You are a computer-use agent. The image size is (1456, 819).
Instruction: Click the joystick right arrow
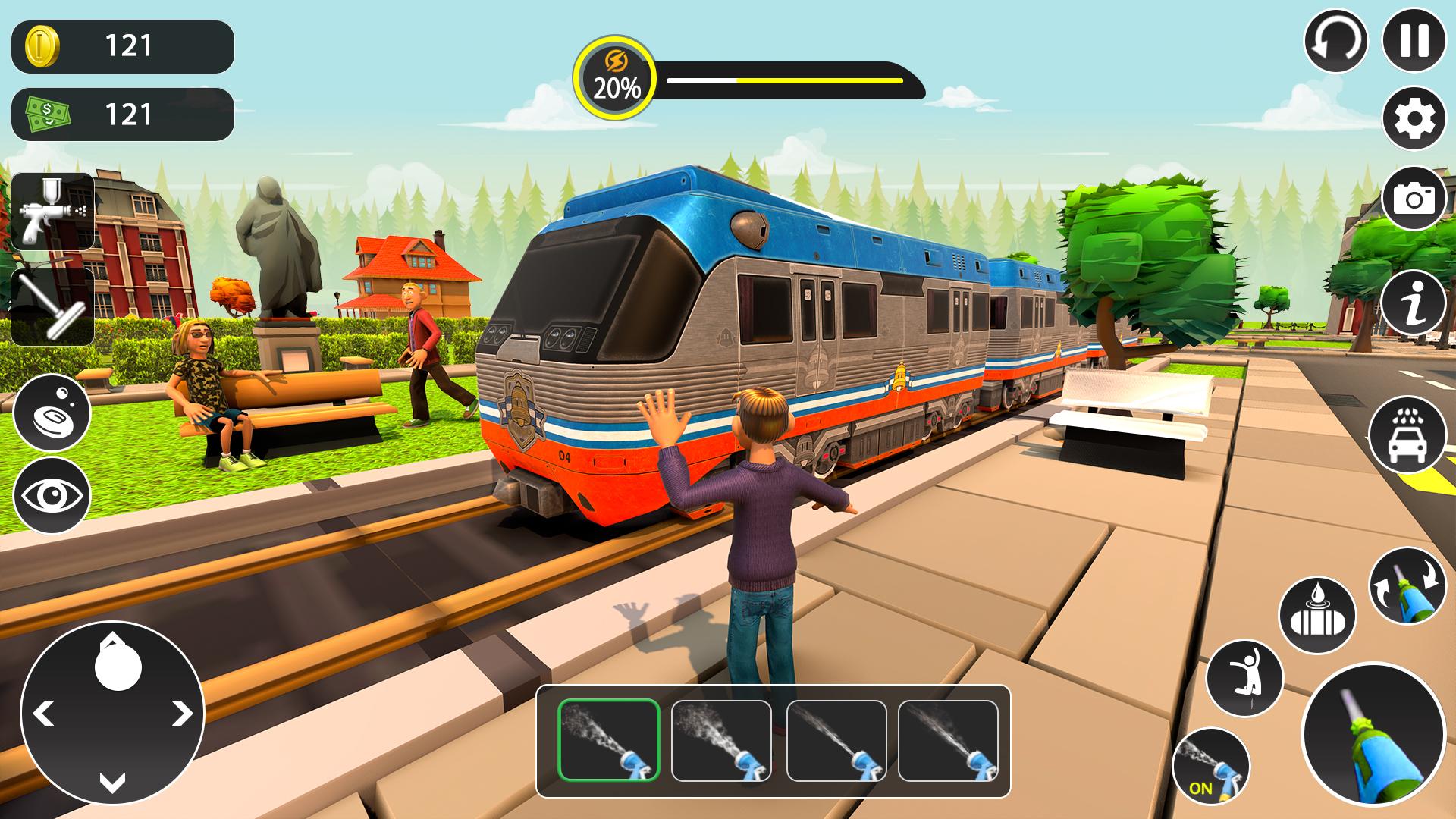pos(182,713)
